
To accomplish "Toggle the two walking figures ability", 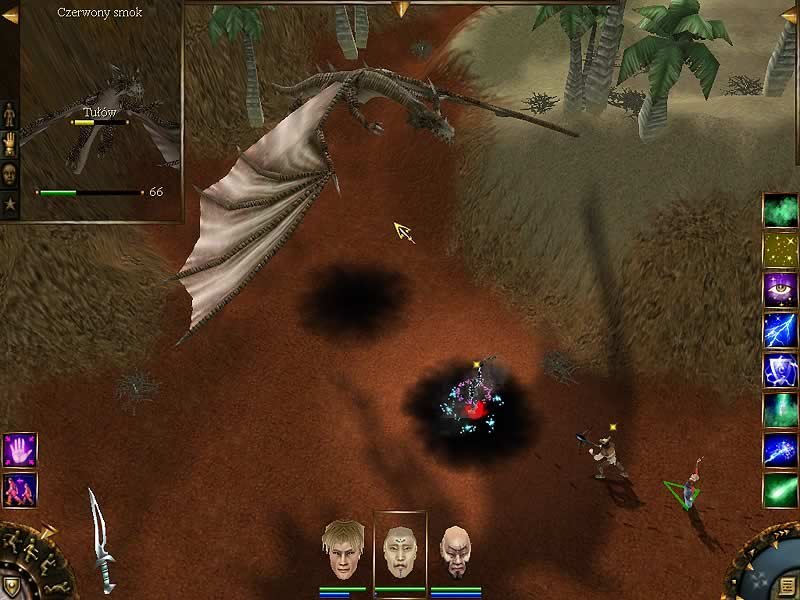I will click(x=20, y=488).
